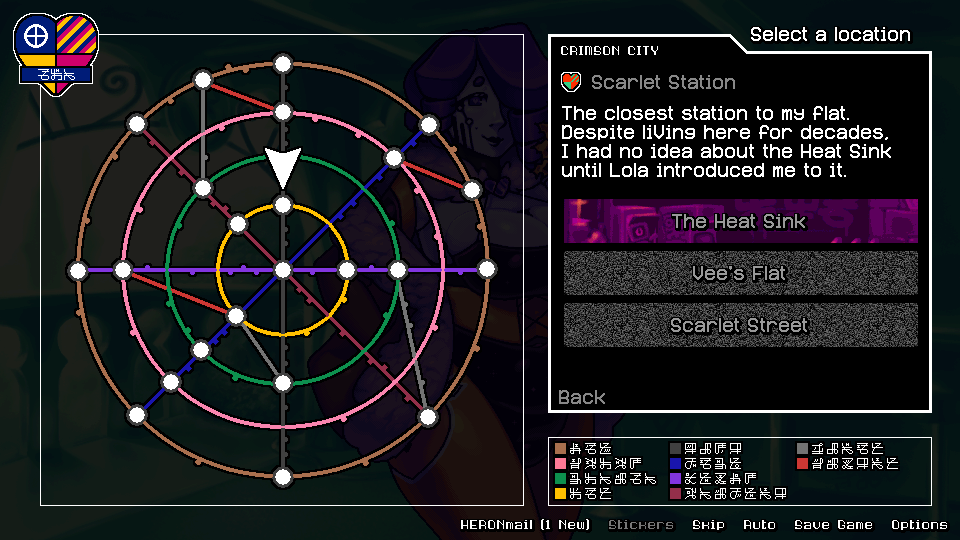960x540 pixels.
Task: Select the station marked by the white arrow
Action: pyautogui.click(x=283, y=206)
